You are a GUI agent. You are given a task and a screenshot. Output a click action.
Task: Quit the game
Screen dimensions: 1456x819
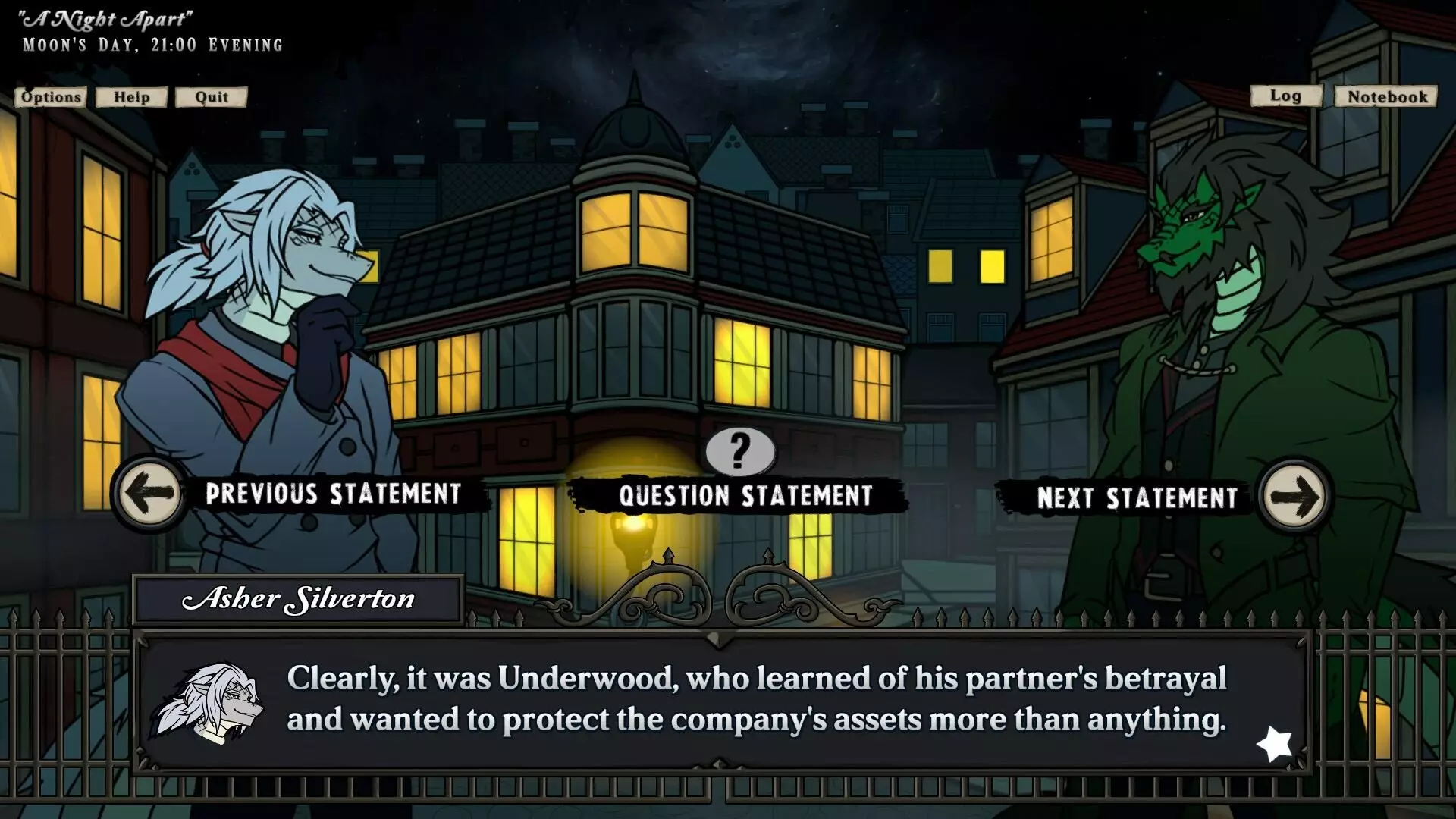tap(210, 97)
